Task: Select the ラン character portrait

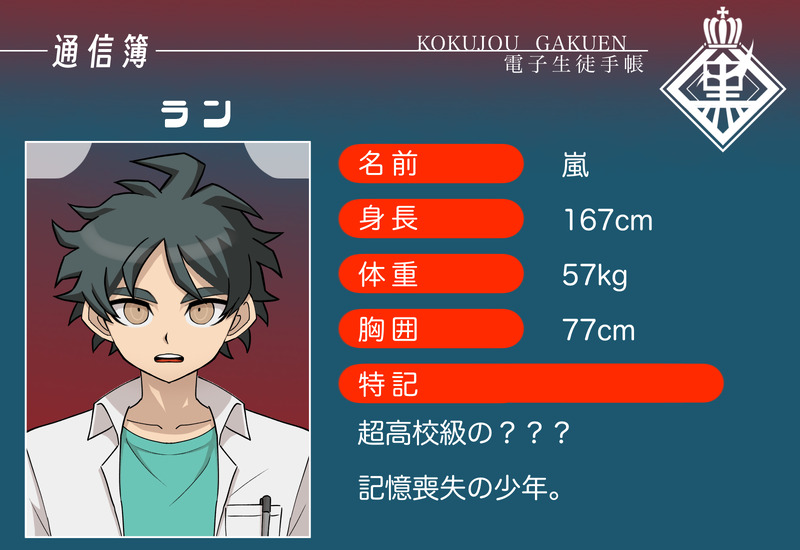Action: point(167,338)
